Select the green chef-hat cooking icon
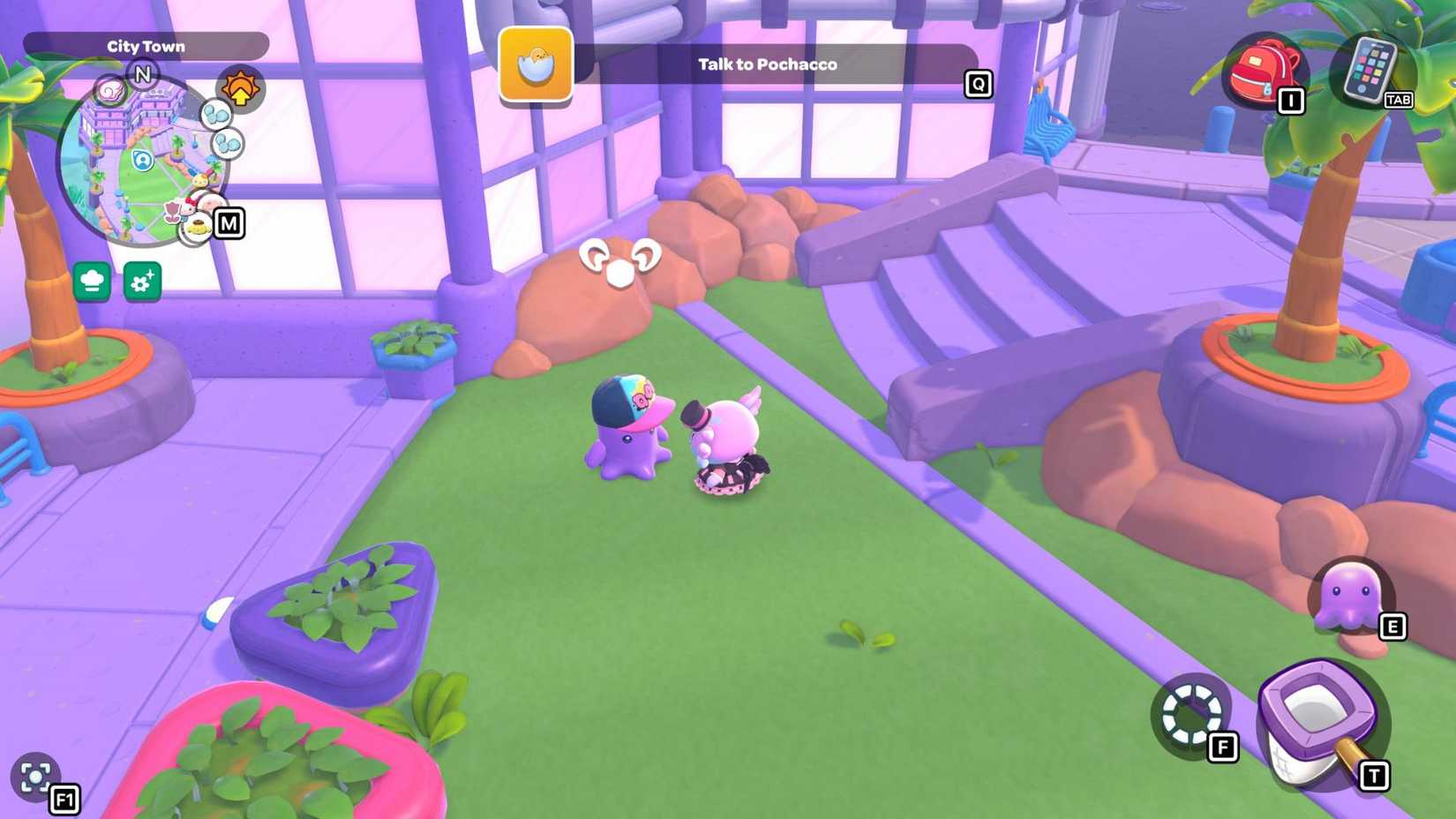The height and width of the screenshot is (819, 1456). pos(92,282)
